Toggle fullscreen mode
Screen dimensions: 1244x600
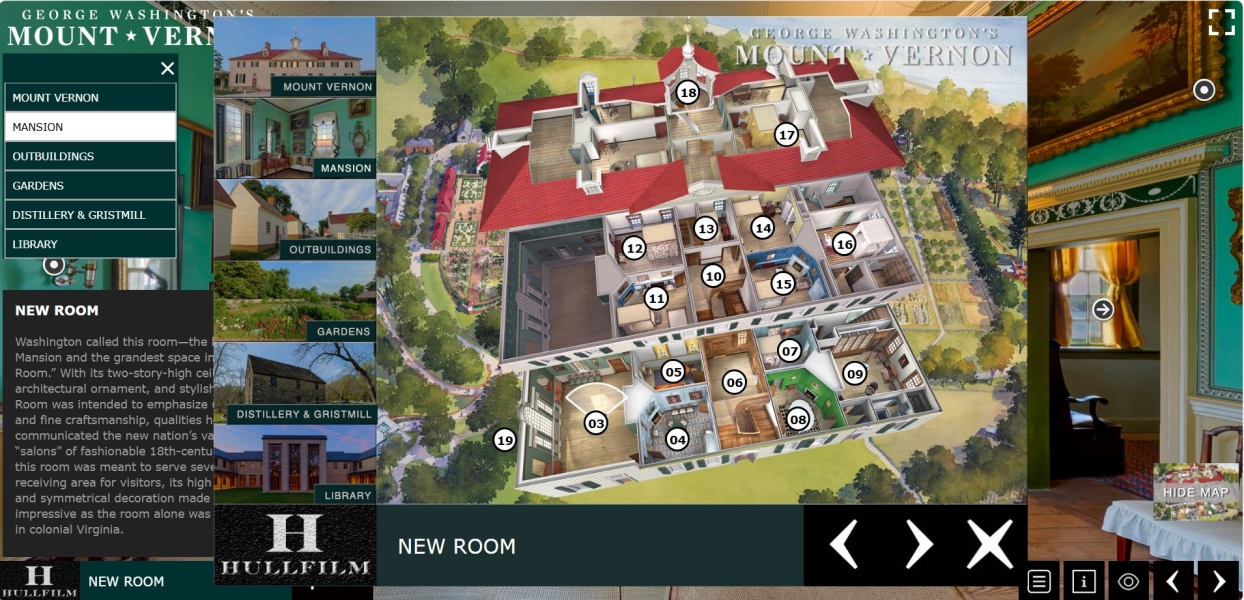click(x=1221, y=23)
